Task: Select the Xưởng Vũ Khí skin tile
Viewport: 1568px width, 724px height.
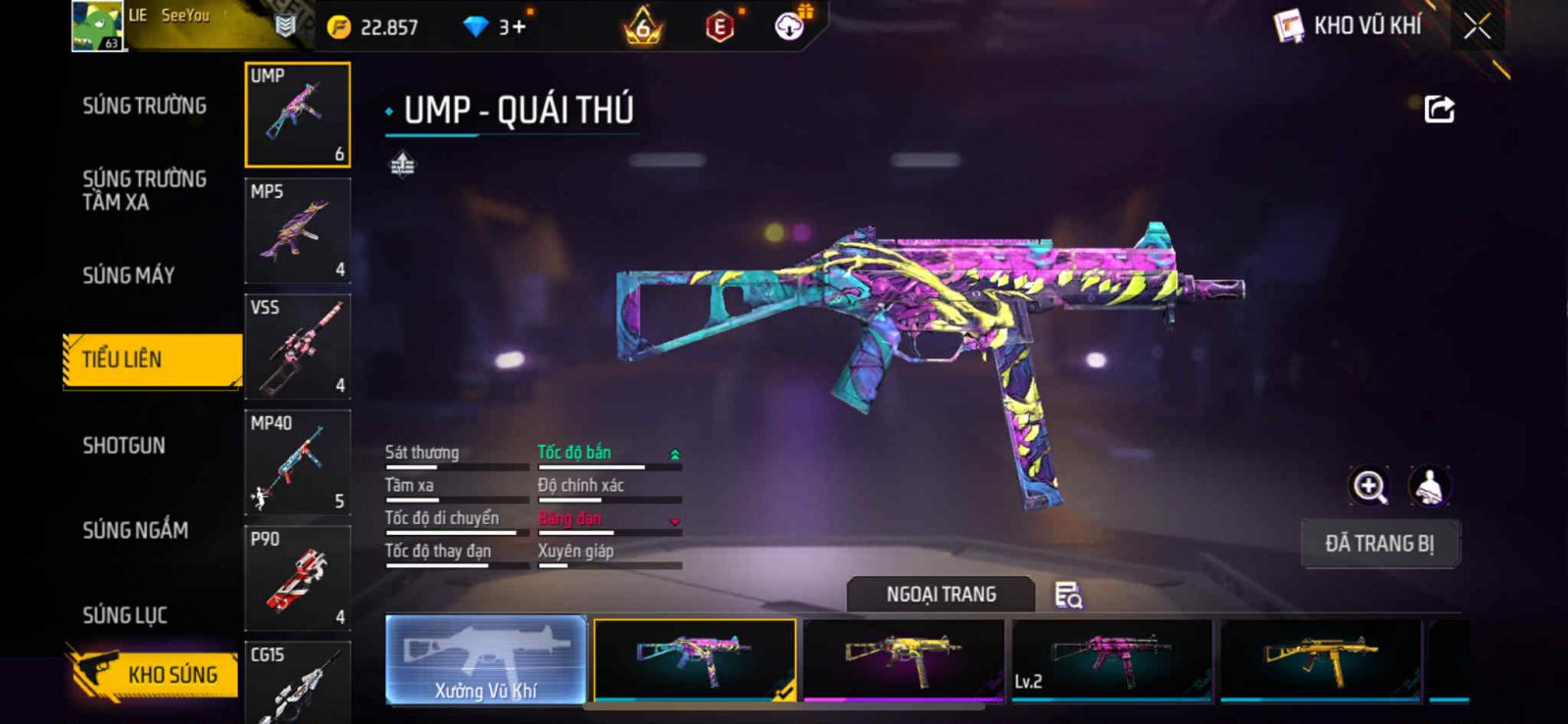Action: pyautogui.click(x=486, y=660)
